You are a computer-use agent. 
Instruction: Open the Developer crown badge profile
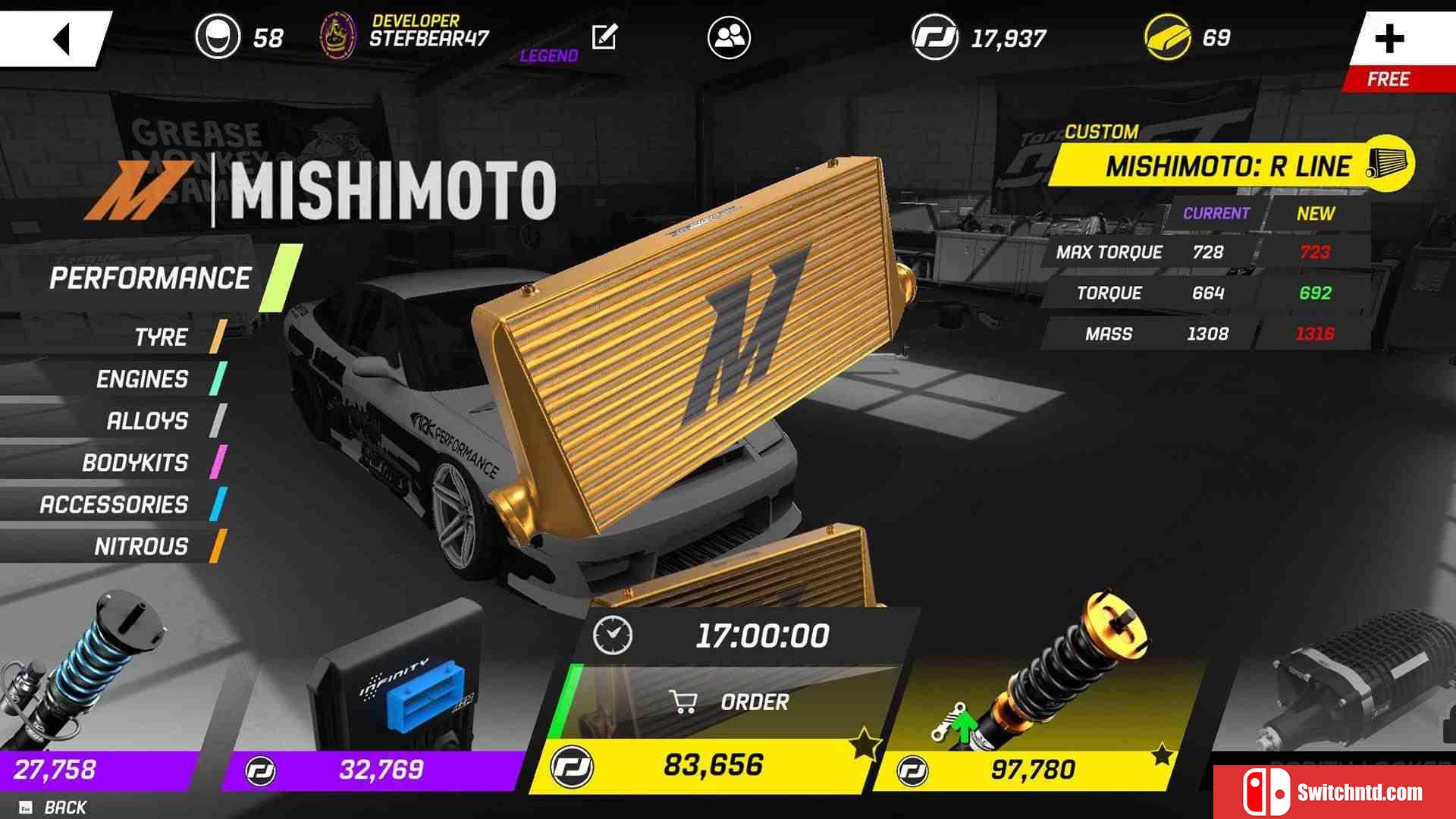[338, 36]
